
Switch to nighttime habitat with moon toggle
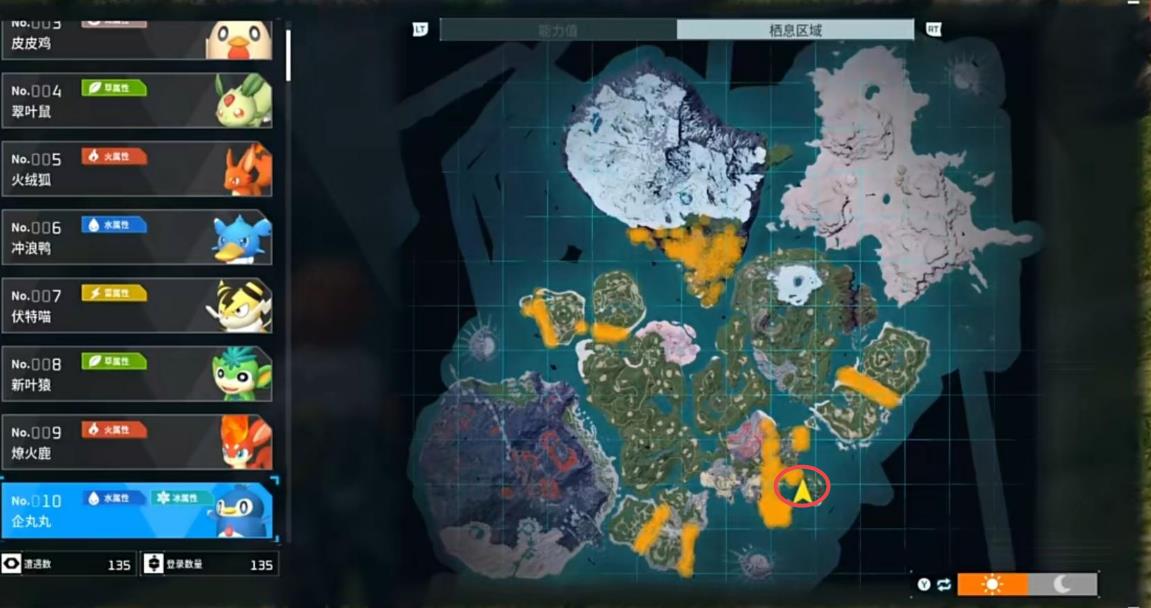(1062, 584)
